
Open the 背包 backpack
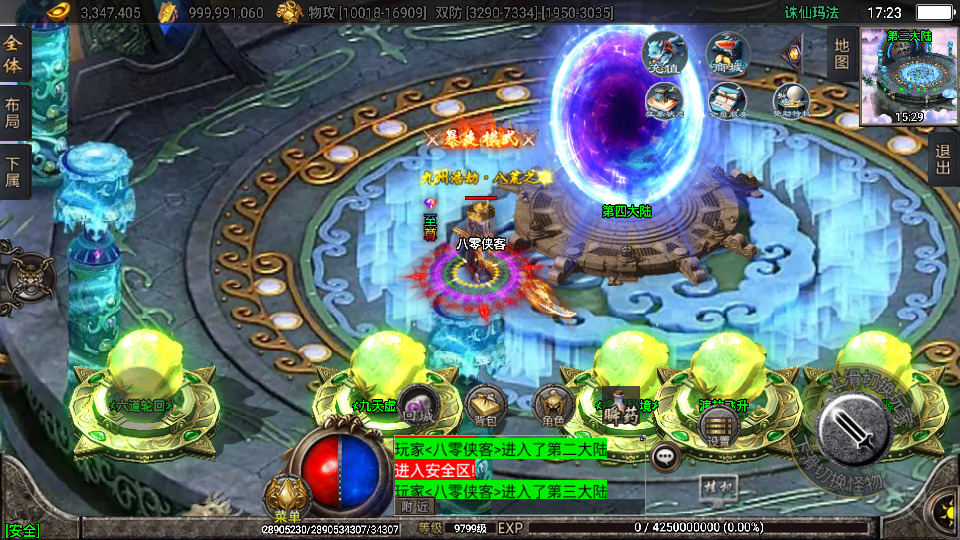[485, 404]
